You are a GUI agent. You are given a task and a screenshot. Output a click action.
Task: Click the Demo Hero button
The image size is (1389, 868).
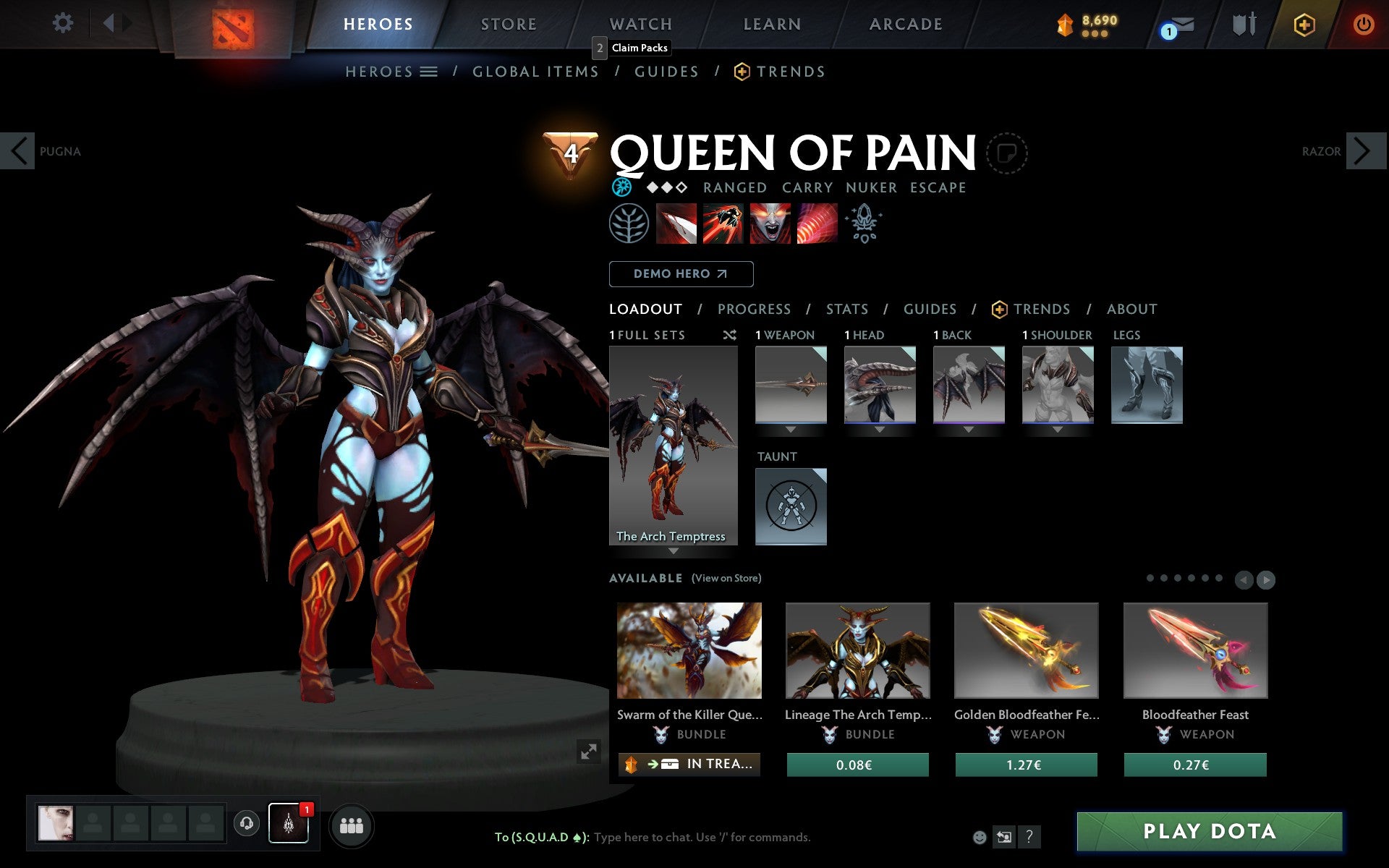click(681, 274)
